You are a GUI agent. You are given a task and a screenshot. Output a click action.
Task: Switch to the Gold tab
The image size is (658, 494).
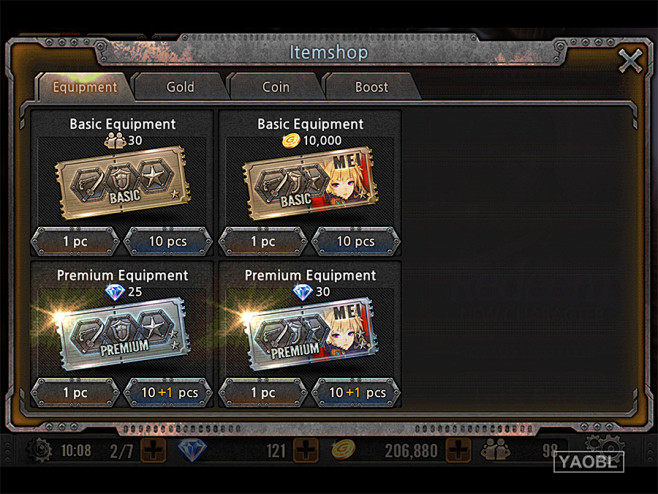pyautogui.click(x=180, y=87)
